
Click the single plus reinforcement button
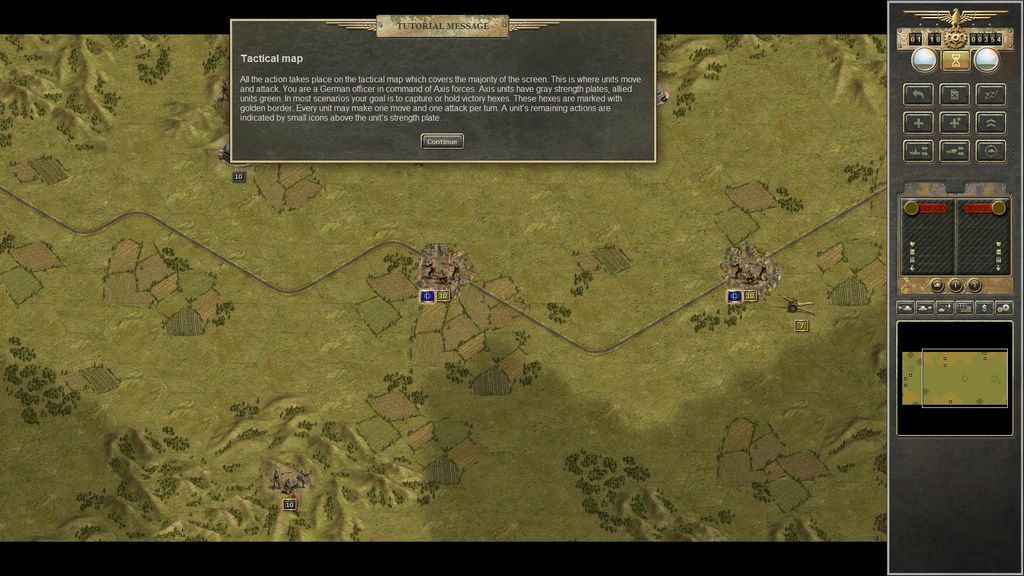click(x=918, y=123)
